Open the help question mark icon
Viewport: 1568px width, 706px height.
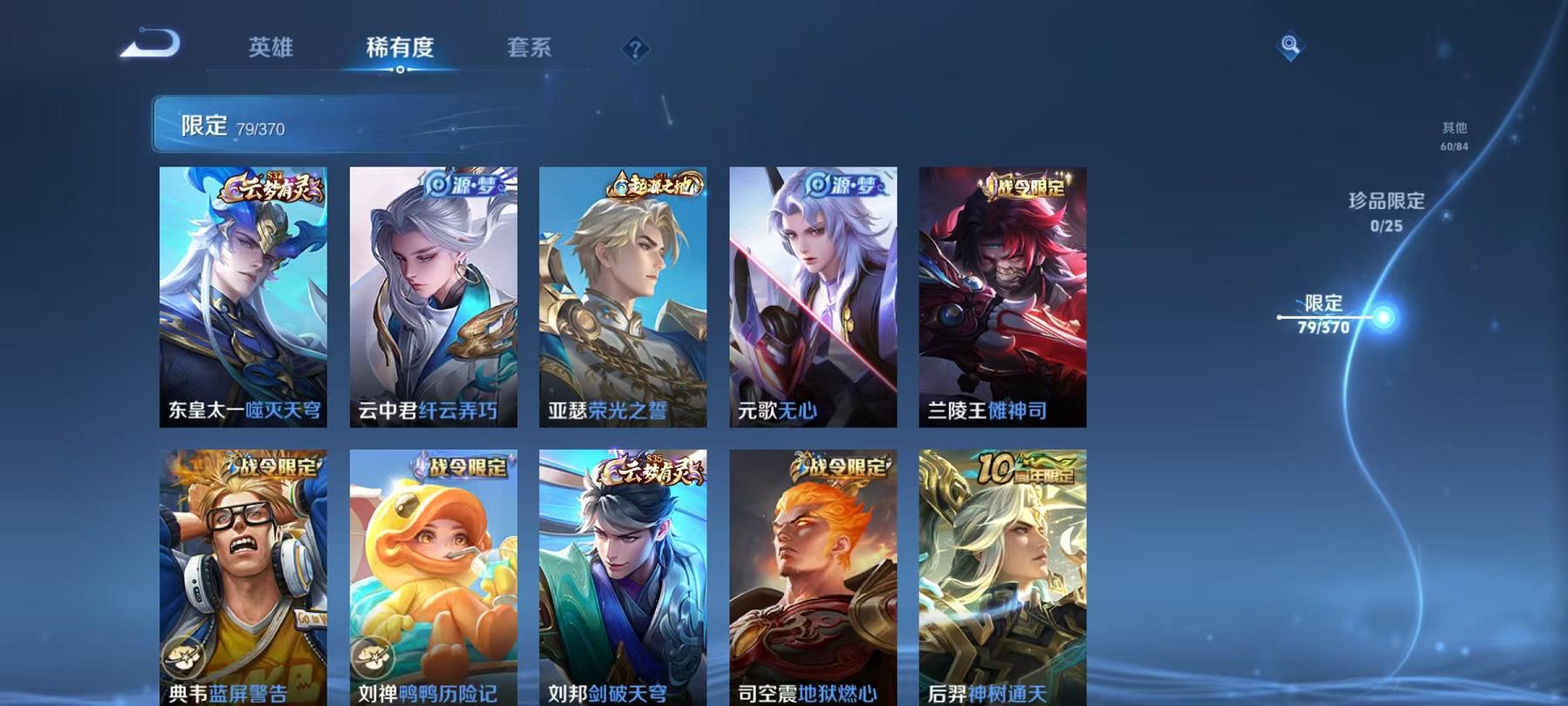click(x=637, y=49)
